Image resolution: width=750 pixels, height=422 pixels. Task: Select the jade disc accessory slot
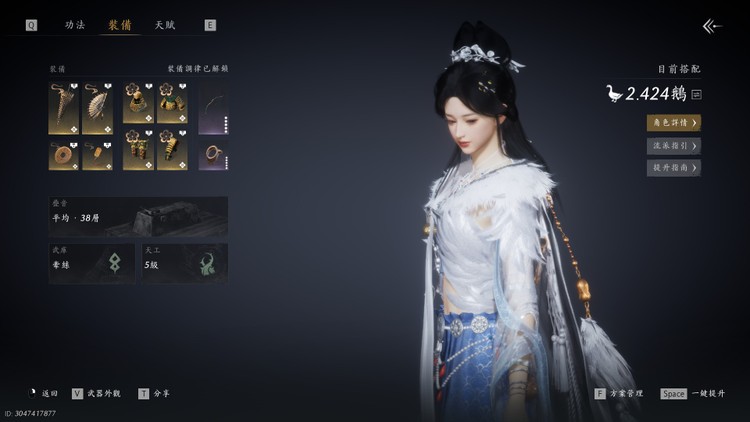click(x=64, y=155)
